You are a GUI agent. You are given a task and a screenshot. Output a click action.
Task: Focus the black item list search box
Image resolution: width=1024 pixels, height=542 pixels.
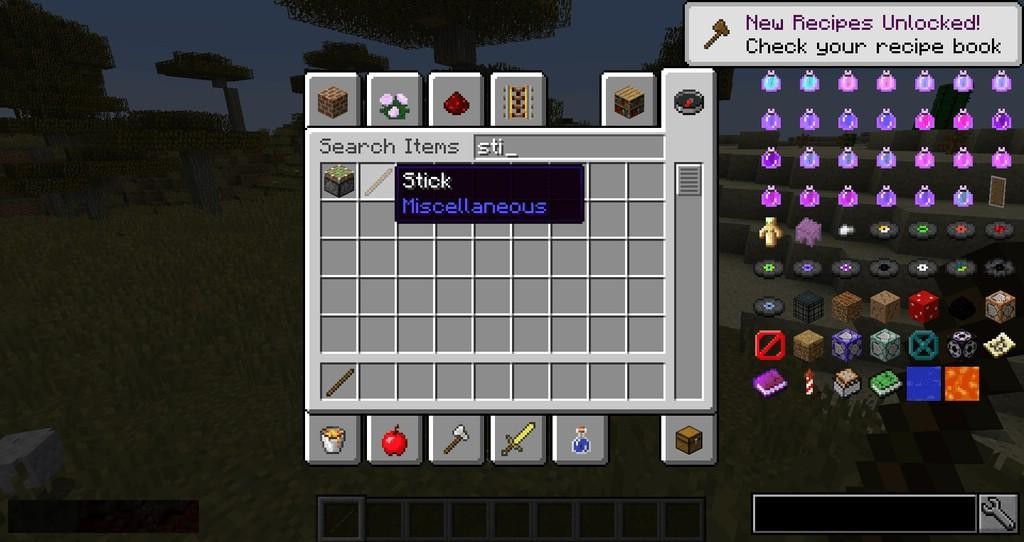click(x=864, y=513)
